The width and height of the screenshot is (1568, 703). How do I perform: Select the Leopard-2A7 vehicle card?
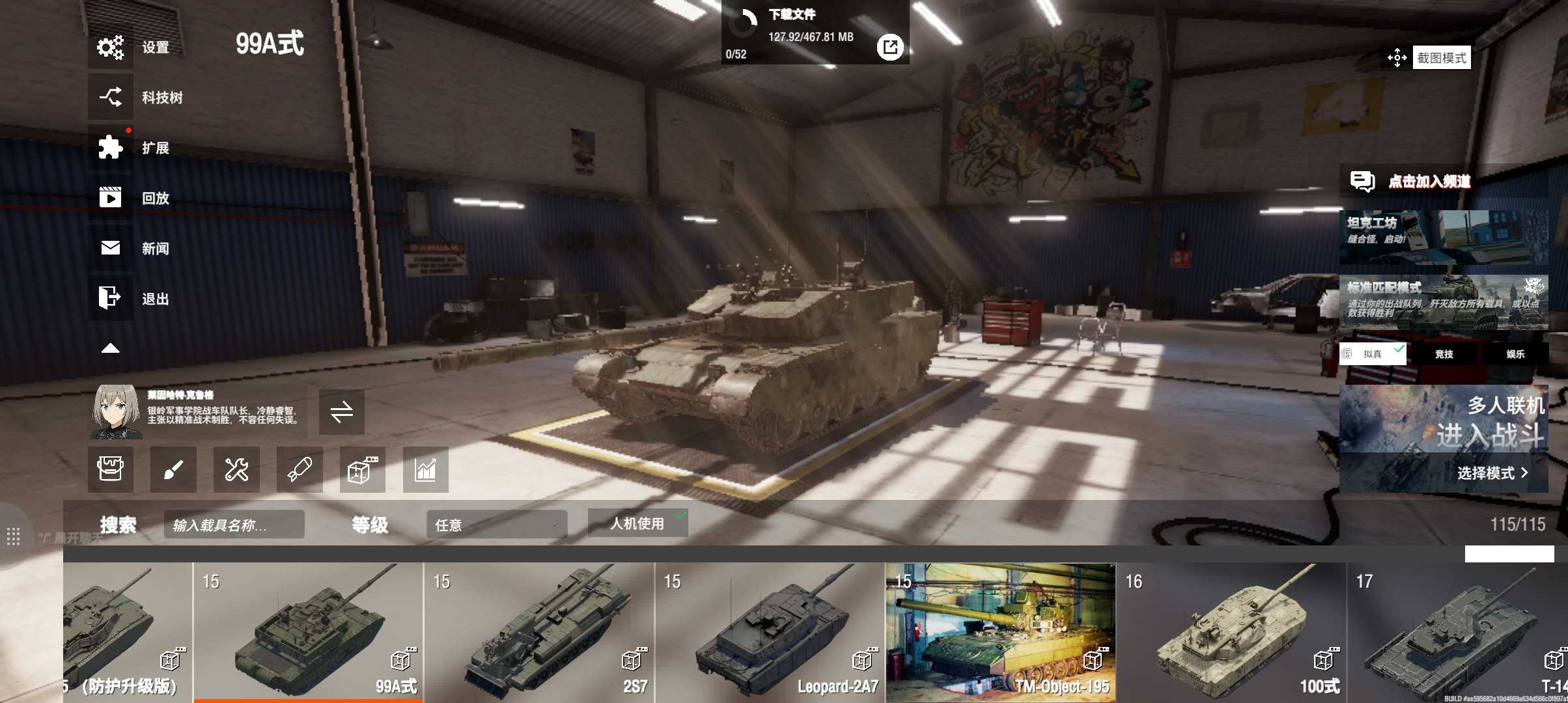tap(770, 631)
